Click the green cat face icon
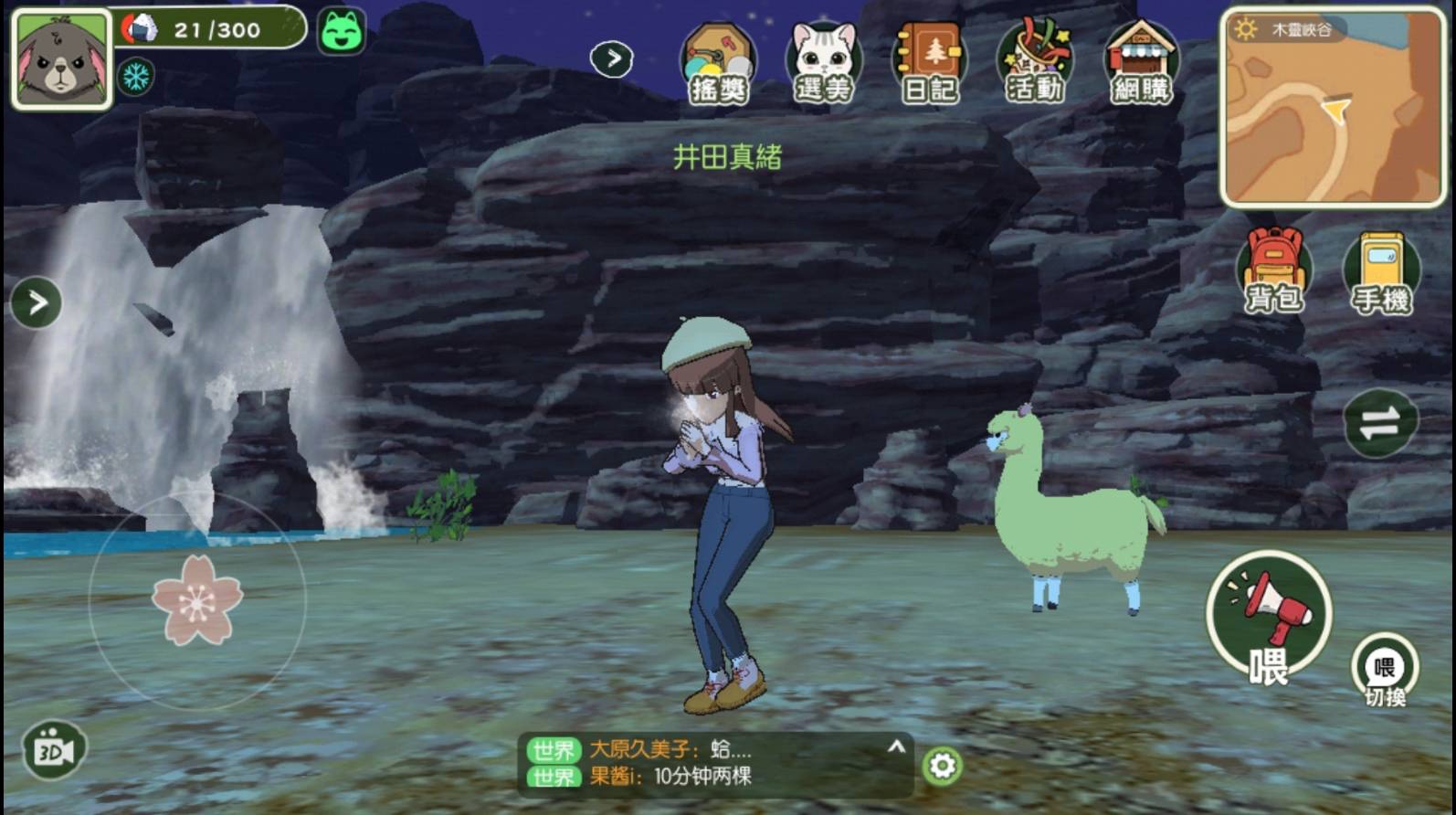Screen dimensions: 1456x815 [x=342, y=31]
